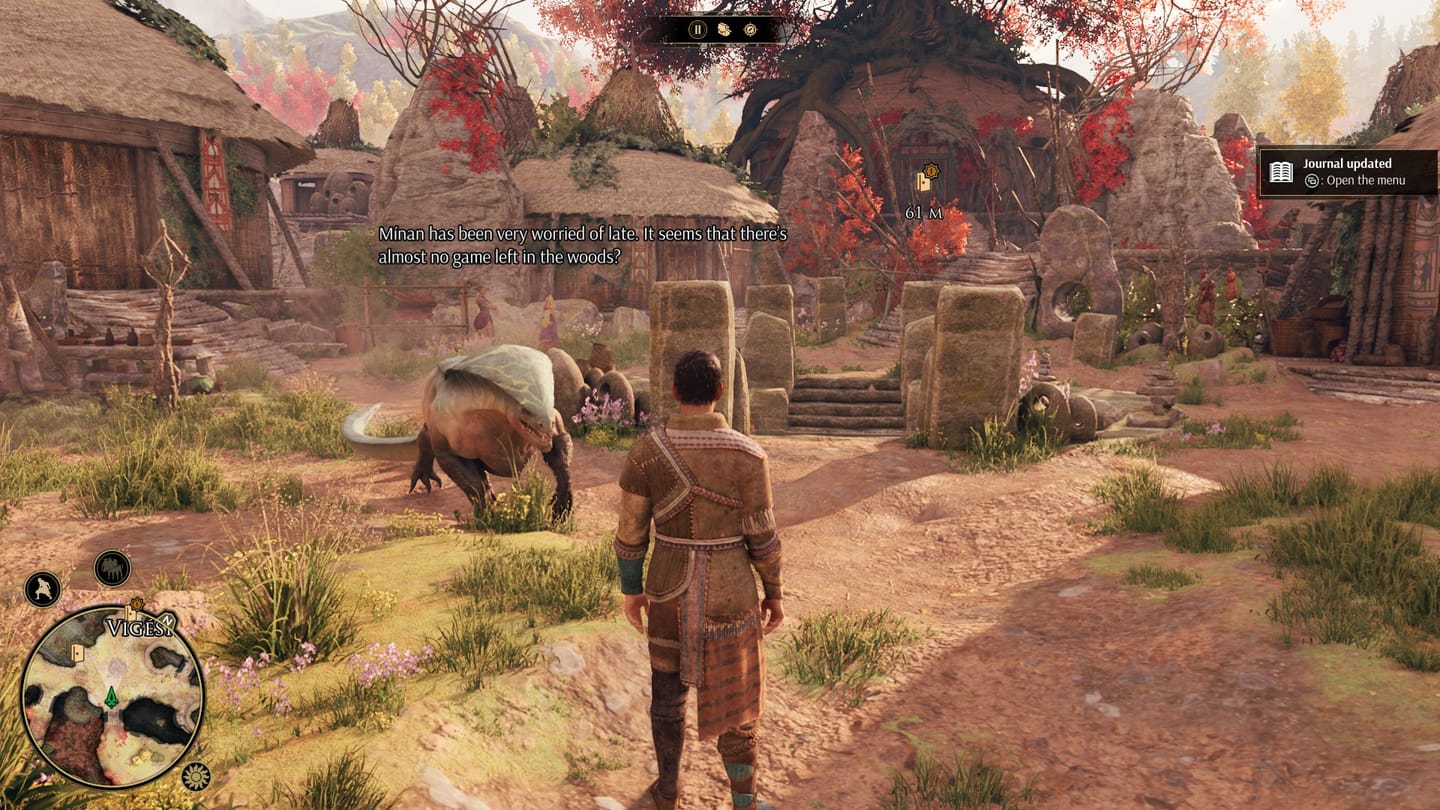Click the compass icon in the top bar
1440x810 pixels.
[x=750, y=31]
